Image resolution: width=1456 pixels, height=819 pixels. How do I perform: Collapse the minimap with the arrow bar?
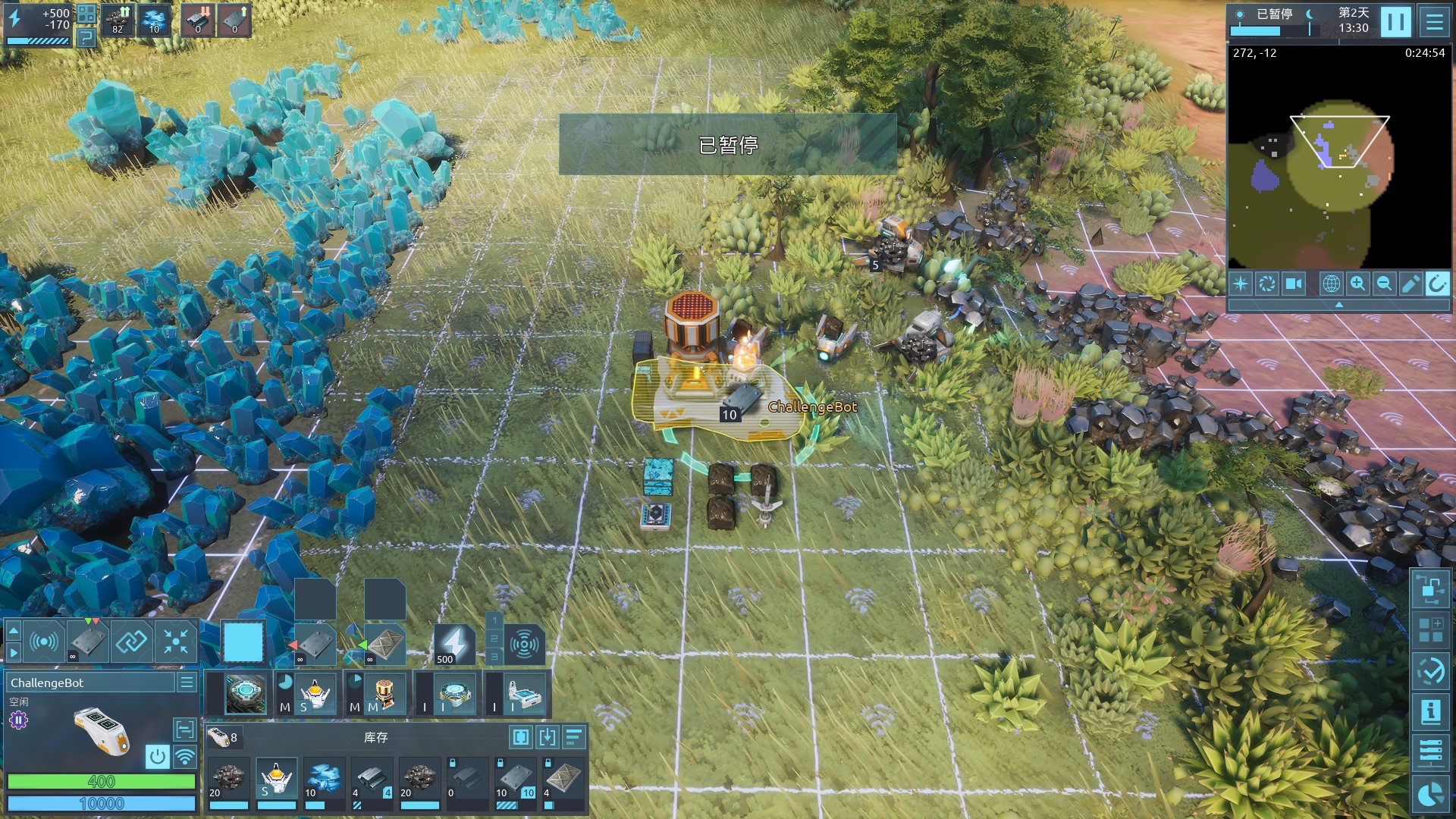tap(1338, 305)
